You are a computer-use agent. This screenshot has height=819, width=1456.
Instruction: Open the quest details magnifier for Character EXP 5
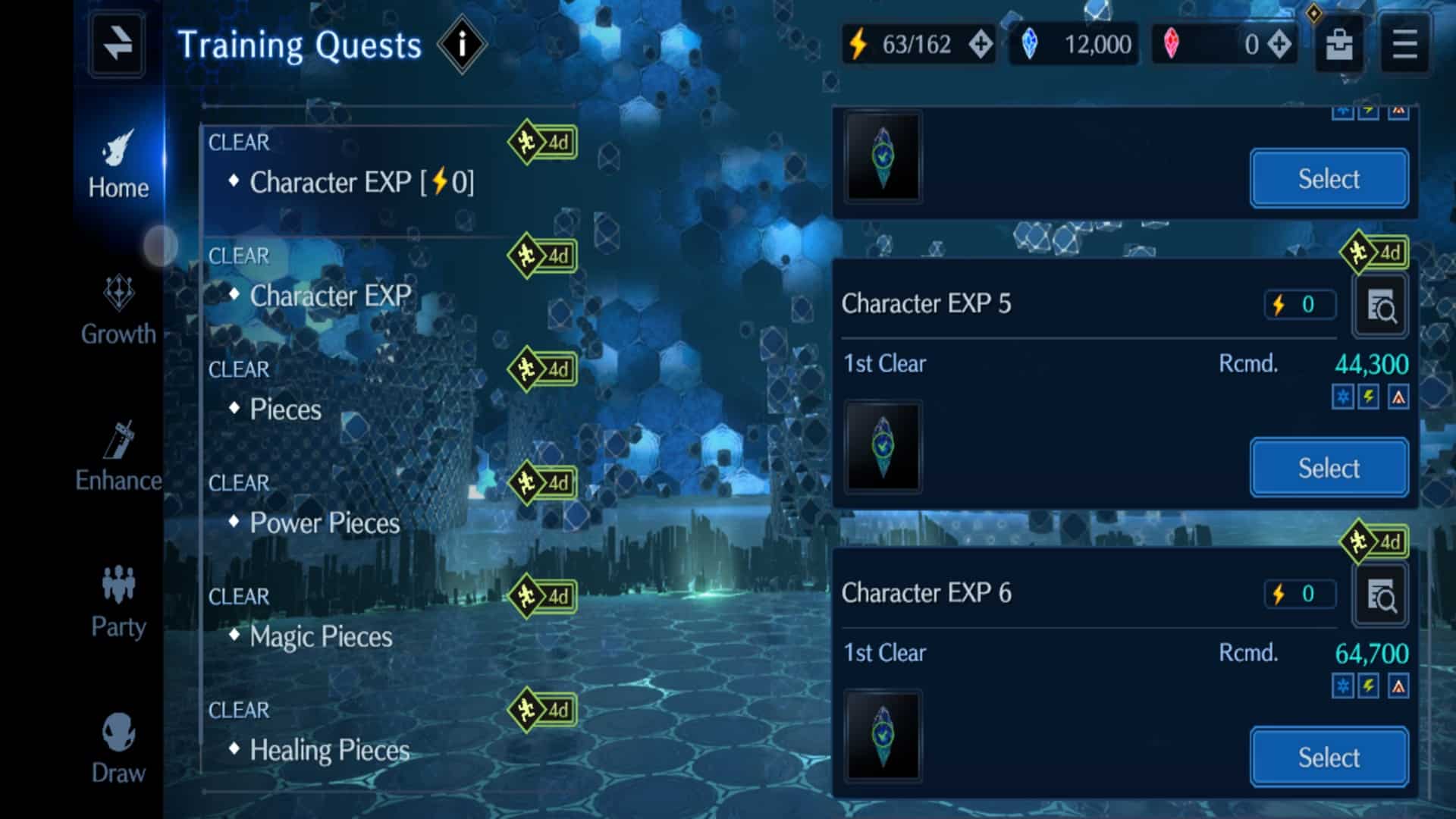coord(1382,306)
